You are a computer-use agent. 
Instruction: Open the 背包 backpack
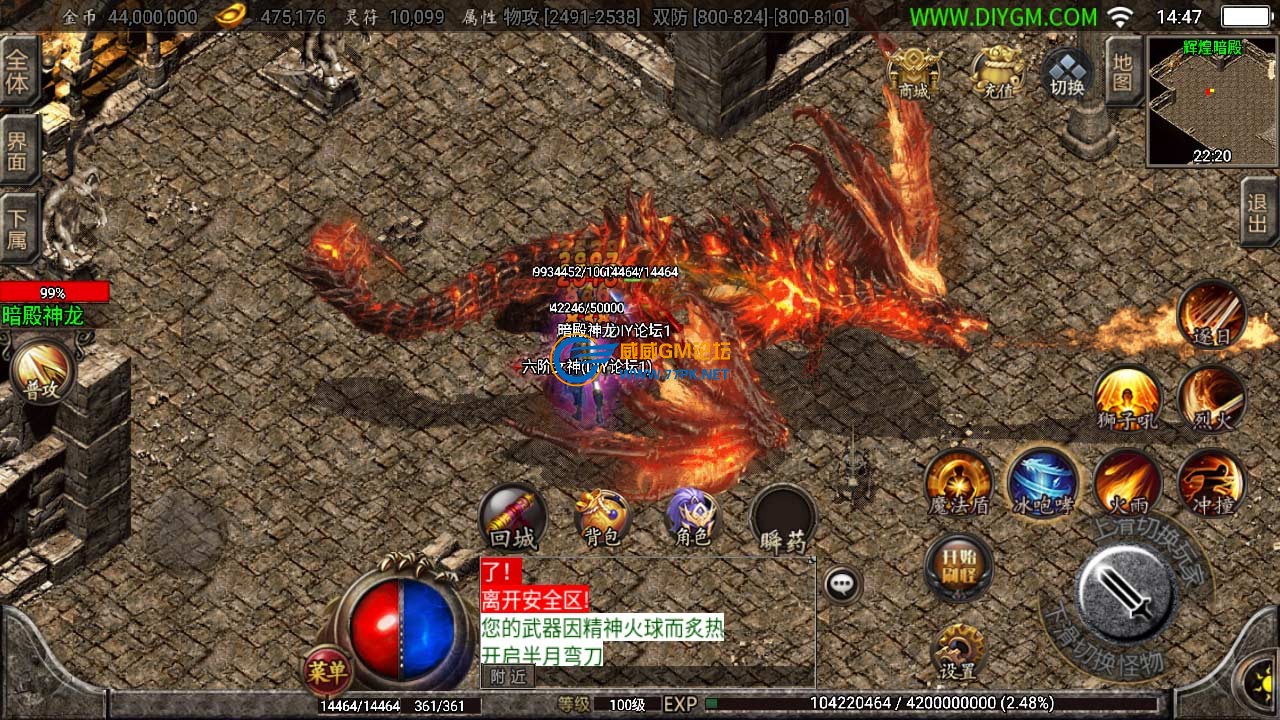coord(601,519)
